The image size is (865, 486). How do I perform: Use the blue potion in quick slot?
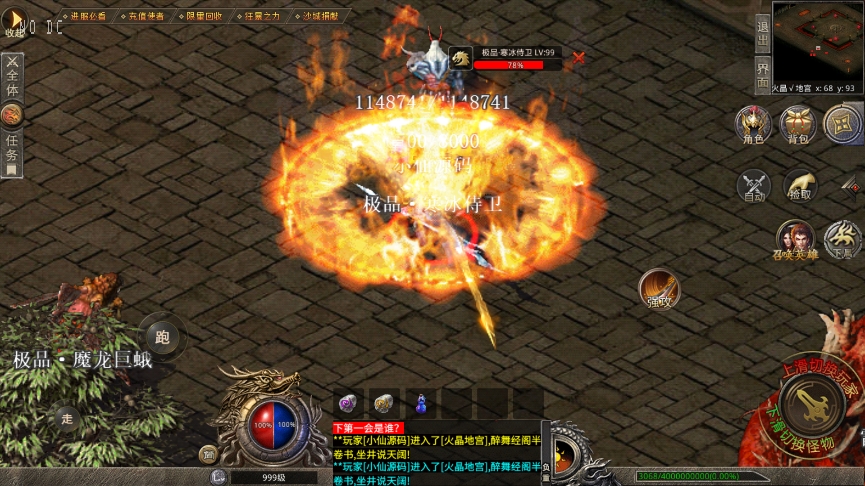421,403
